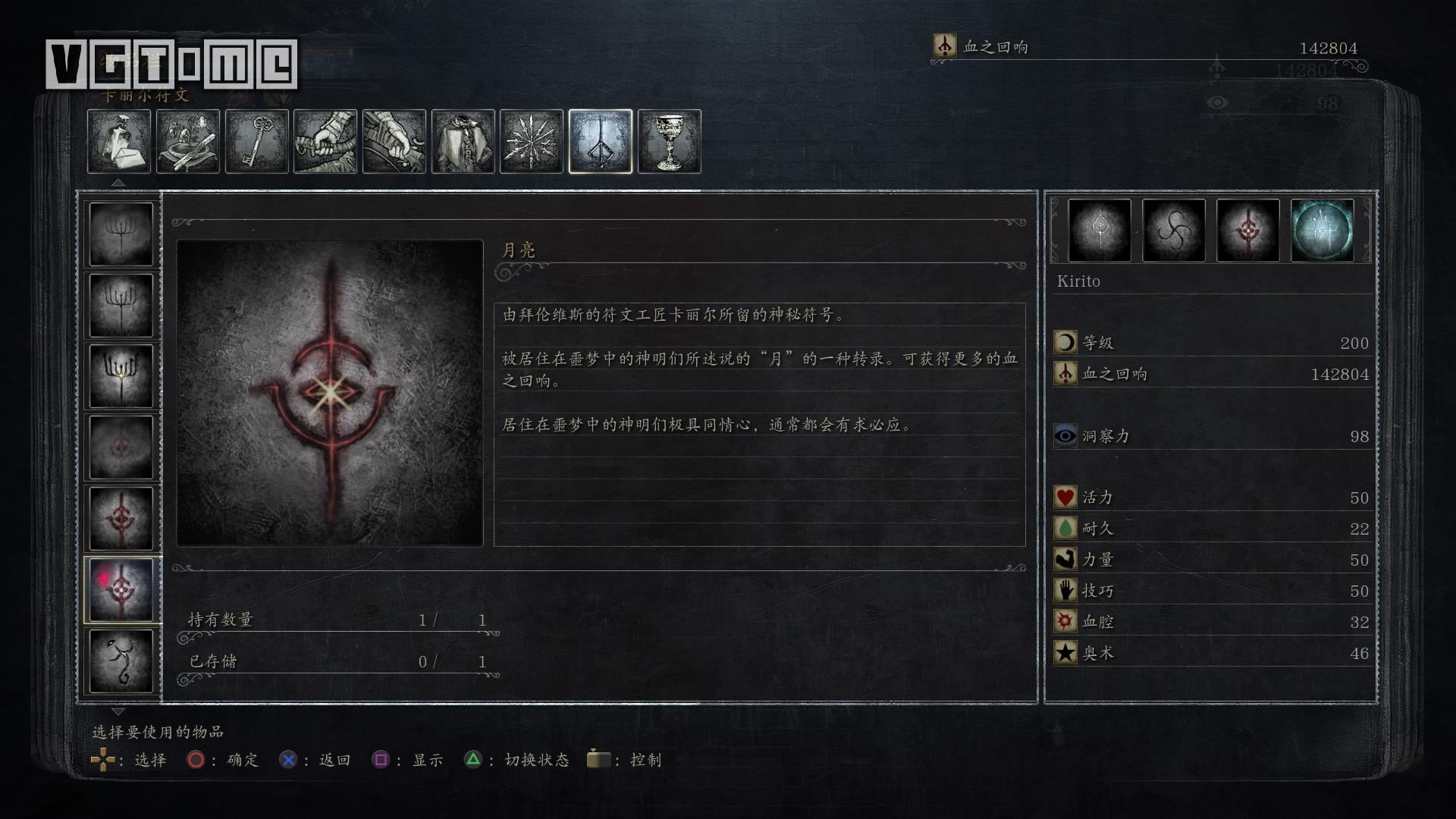Switch to the materials flower-and-bowl tab
Screen dimensions: 1456x819
click(x=188, y=142)
